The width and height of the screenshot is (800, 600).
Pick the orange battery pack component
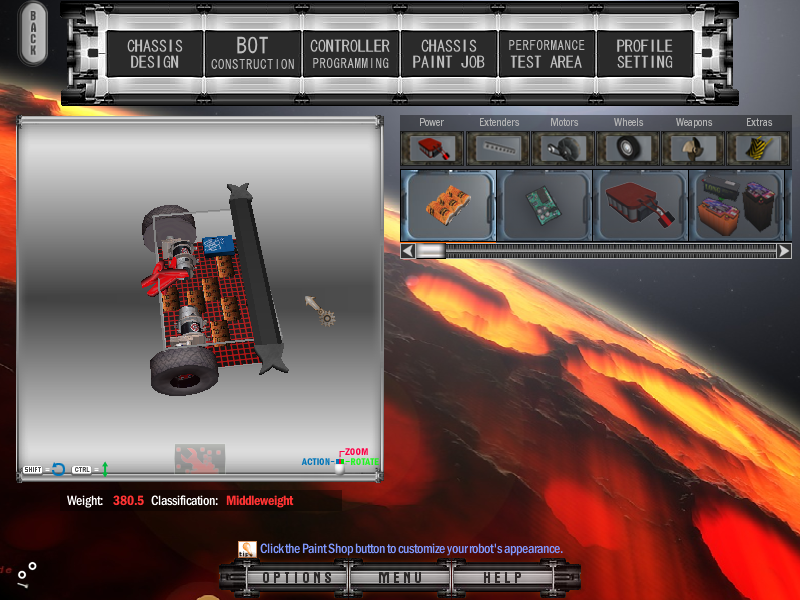(x=448, y=205)
